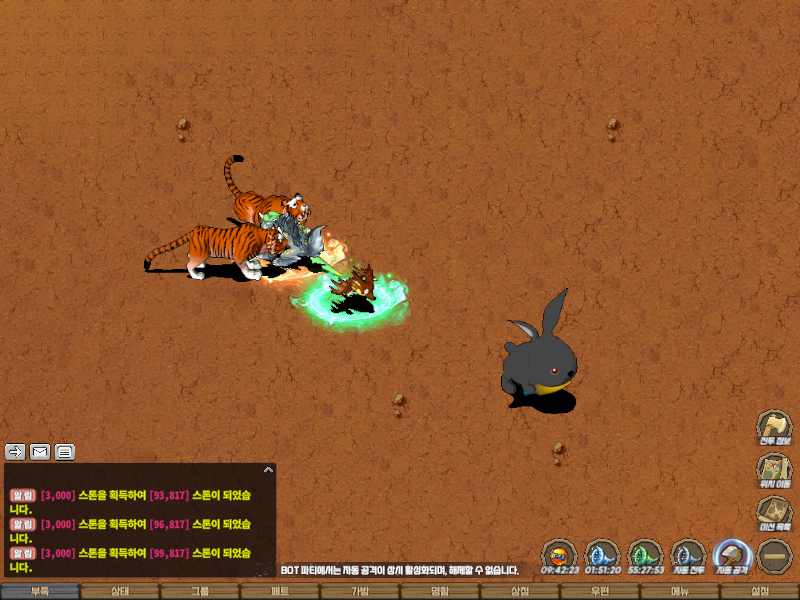Open the 가방 (Bag) menu
This screenshot has height=600, width=800.
pyautogui.click(x=360, y=591)
